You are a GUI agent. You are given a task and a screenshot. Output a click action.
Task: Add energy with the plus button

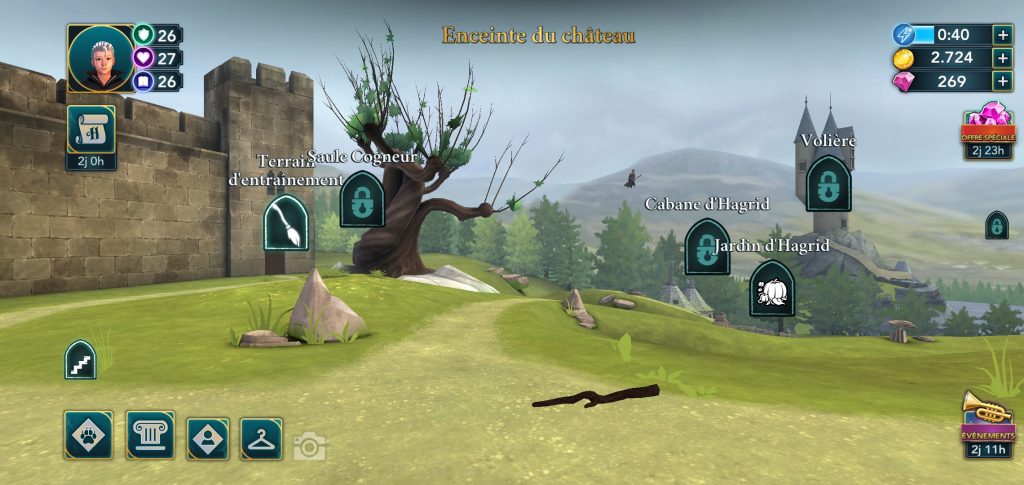[x=1003, y=34]
